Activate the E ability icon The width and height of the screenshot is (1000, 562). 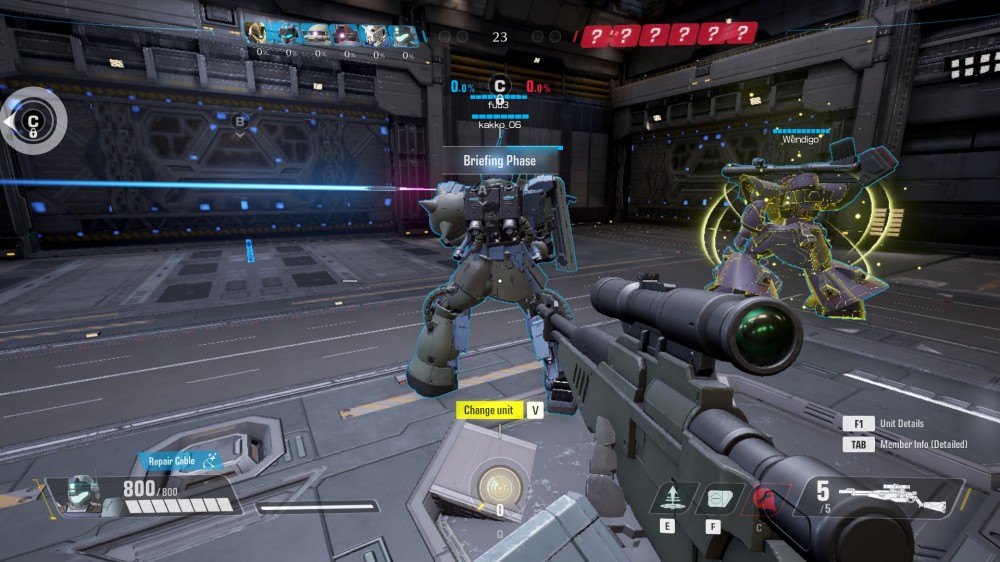[x=666, y=497]
